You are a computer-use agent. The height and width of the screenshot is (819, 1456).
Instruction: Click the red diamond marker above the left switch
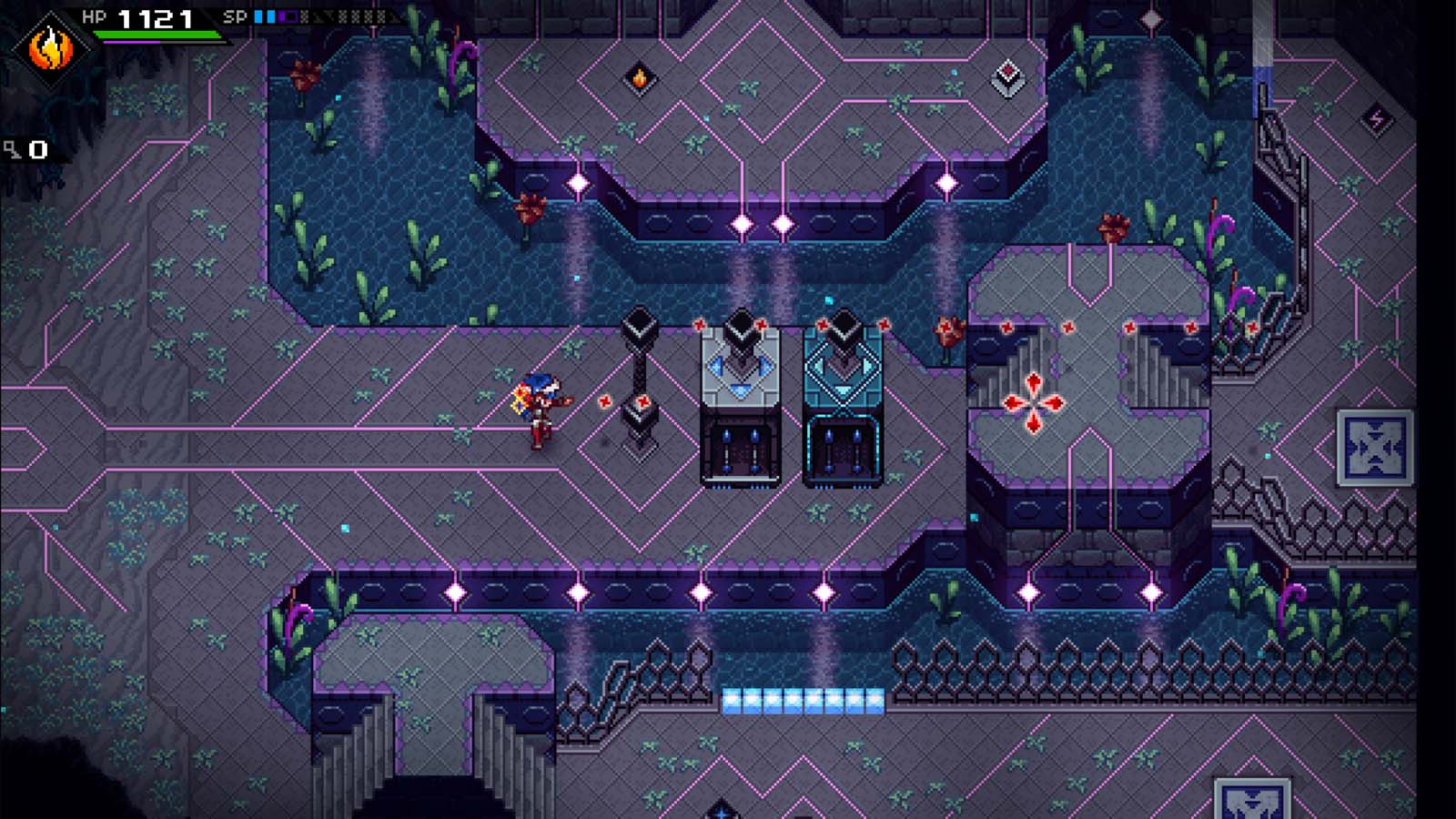(701, 324)
